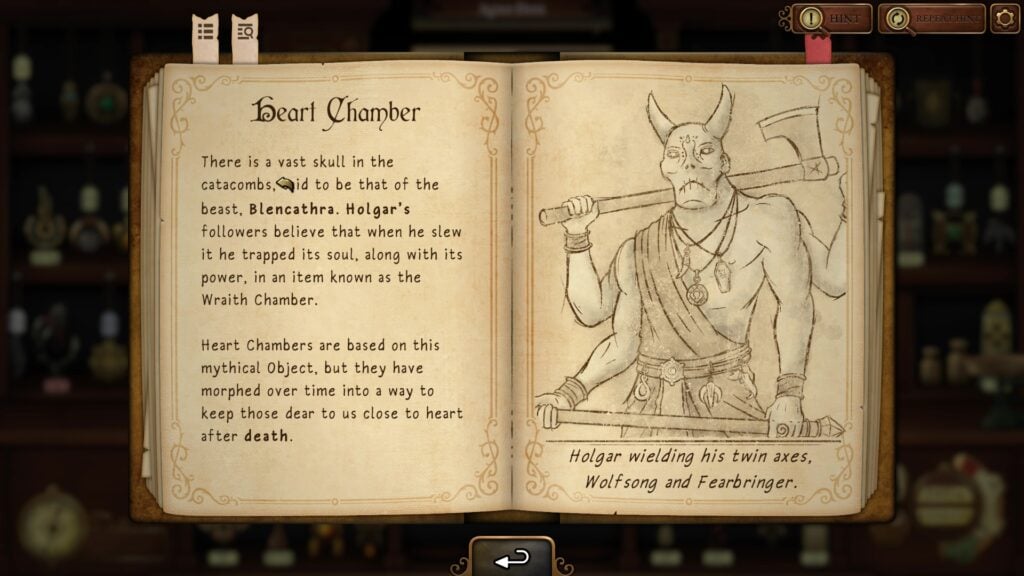Open settings via the gear icon
Viewport: 1024px width, 576px height.
(1004, 18)
